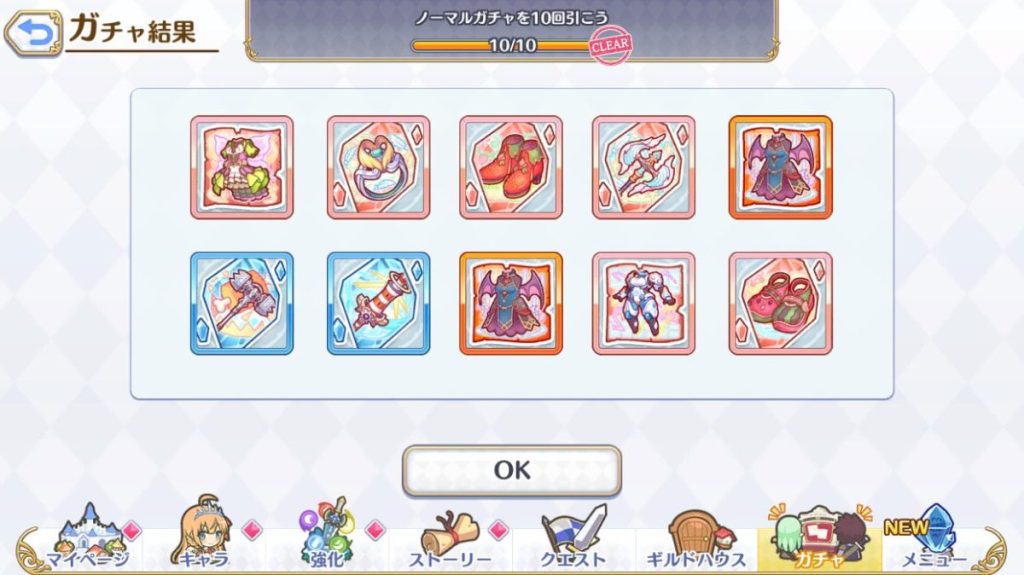Show the ストーリー story tab

(x=451, y=541)
